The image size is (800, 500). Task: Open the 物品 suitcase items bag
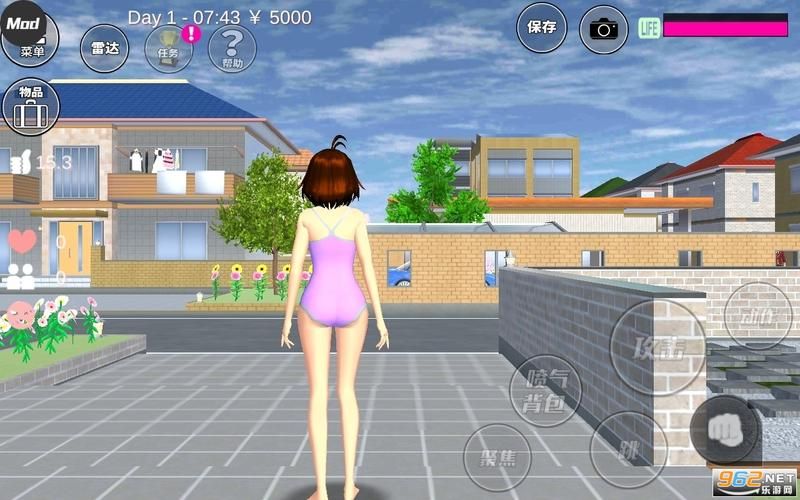click(30, 107)
